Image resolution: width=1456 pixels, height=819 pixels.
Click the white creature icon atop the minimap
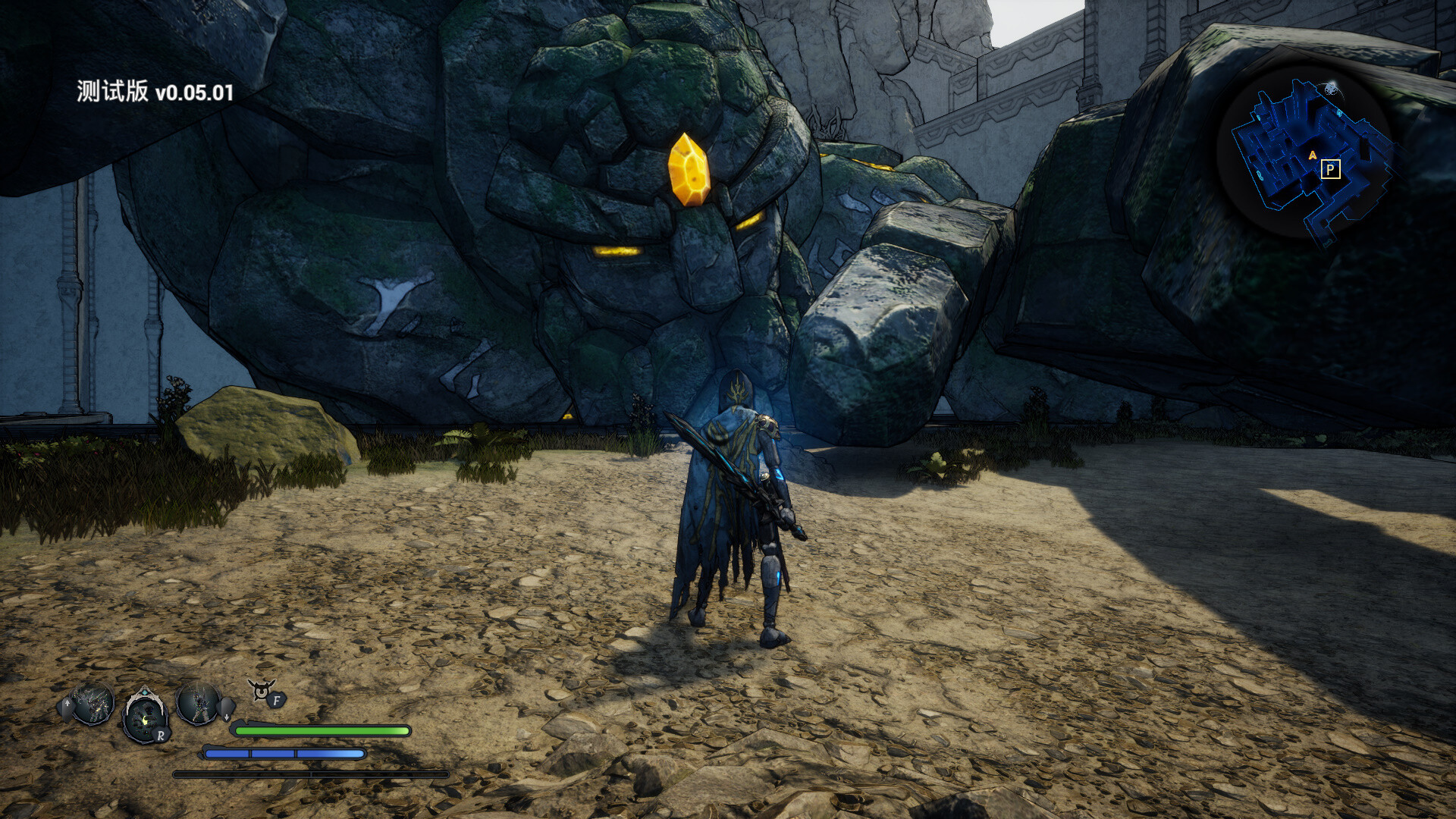(x=1331, y=89)
